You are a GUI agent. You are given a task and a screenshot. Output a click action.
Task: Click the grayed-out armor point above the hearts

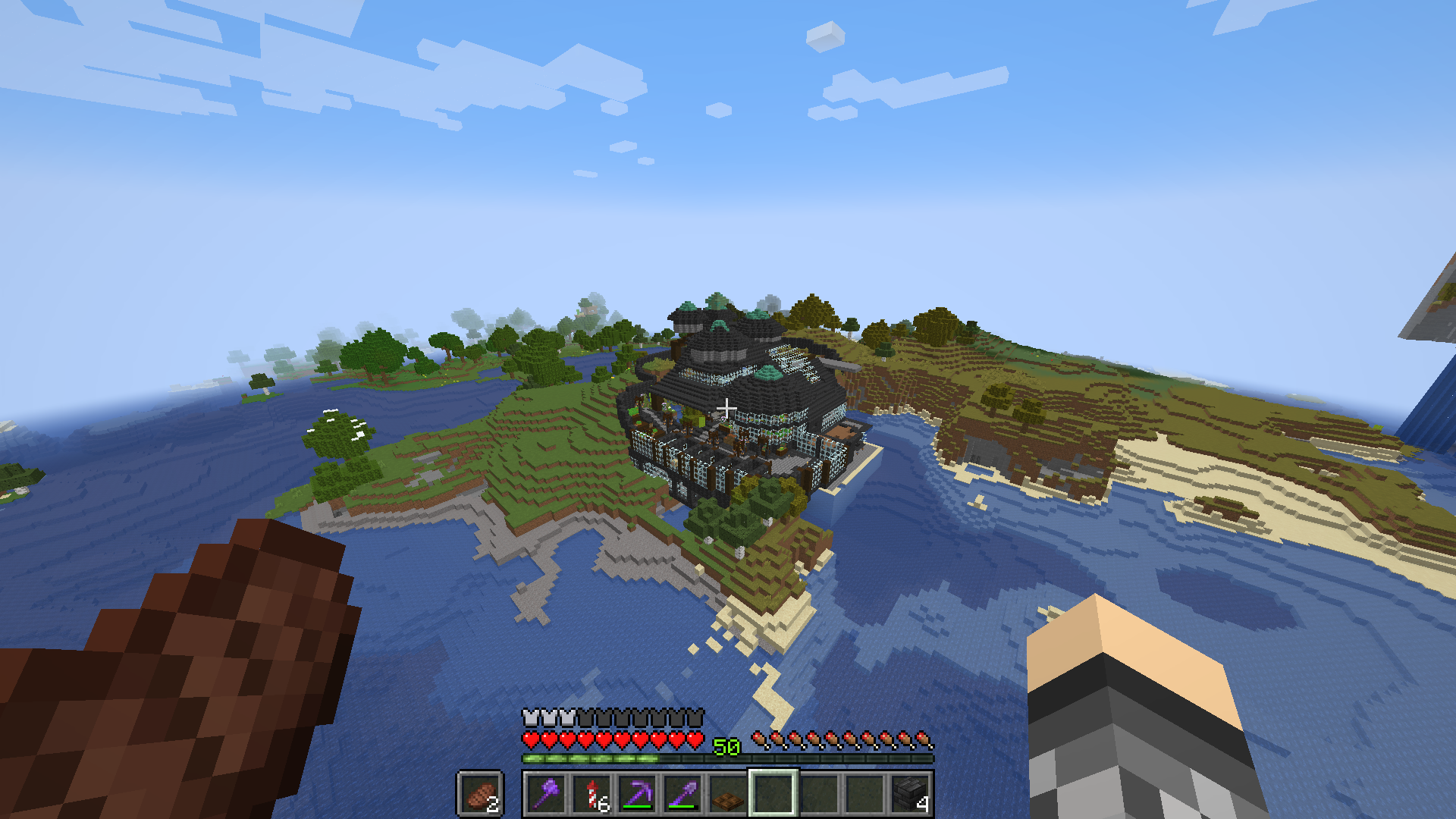coord(585,717)
